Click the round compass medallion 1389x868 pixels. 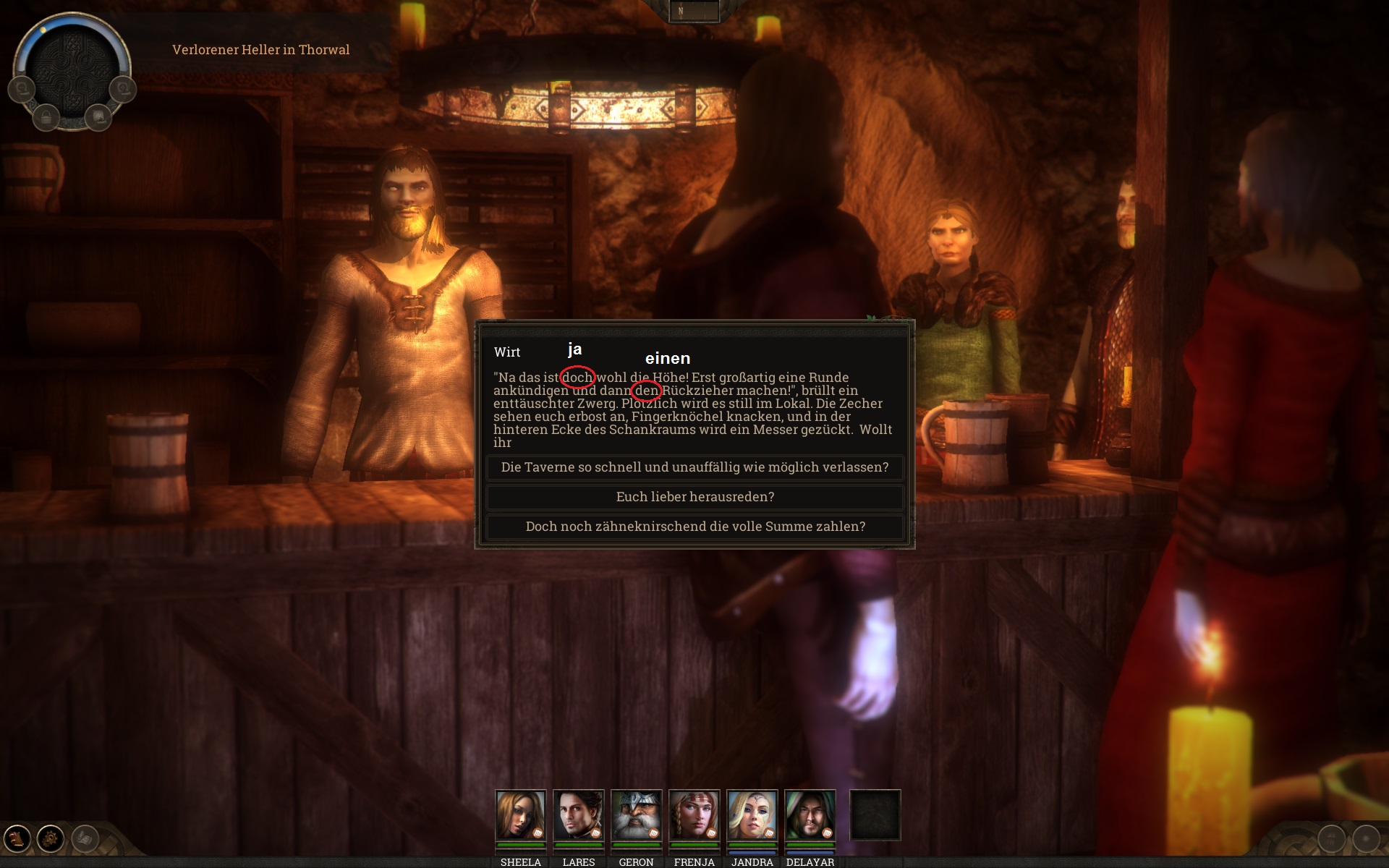pyautogui.click(x=72, y=70)
